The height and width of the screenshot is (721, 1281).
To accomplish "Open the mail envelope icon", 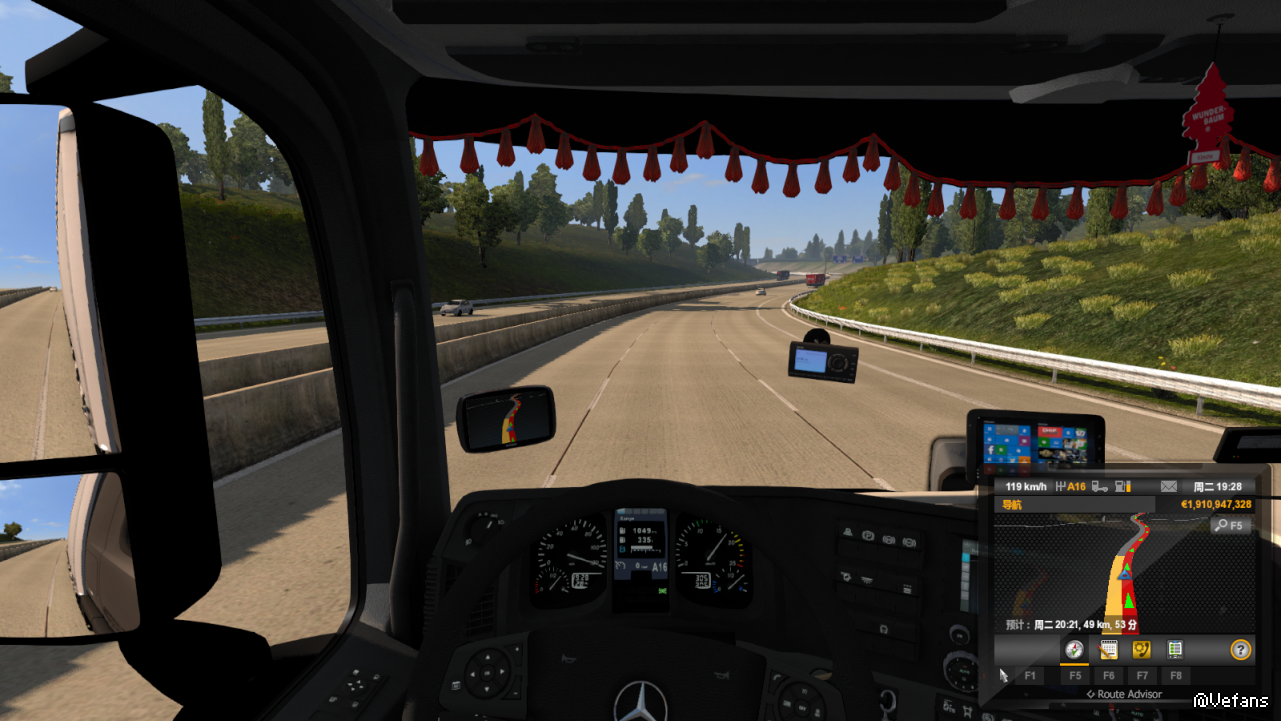I will click(x=1168, y=487).
